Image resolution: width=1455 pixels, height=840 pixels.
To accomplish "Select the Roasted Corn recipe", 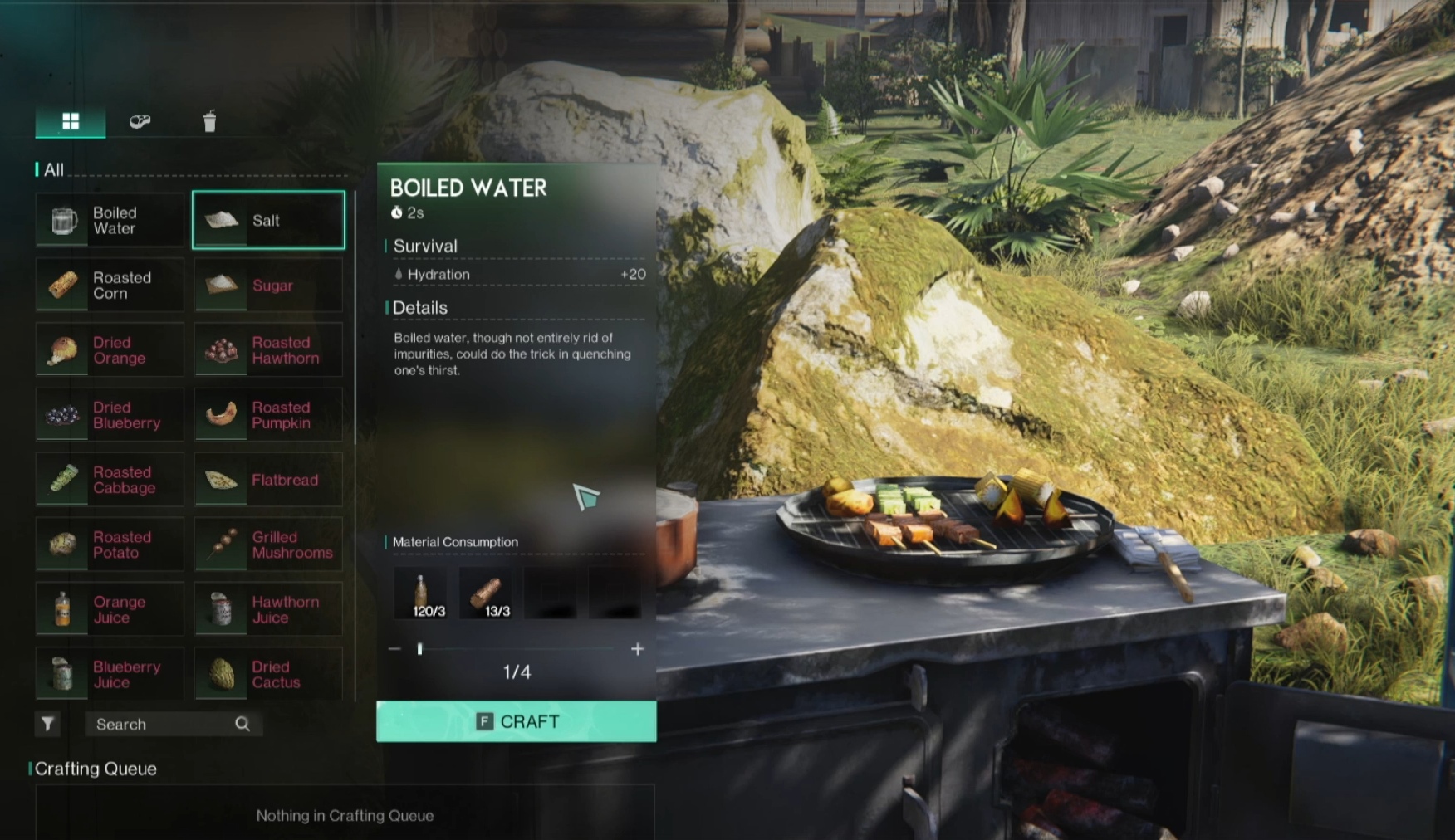I will click(110, 286).
